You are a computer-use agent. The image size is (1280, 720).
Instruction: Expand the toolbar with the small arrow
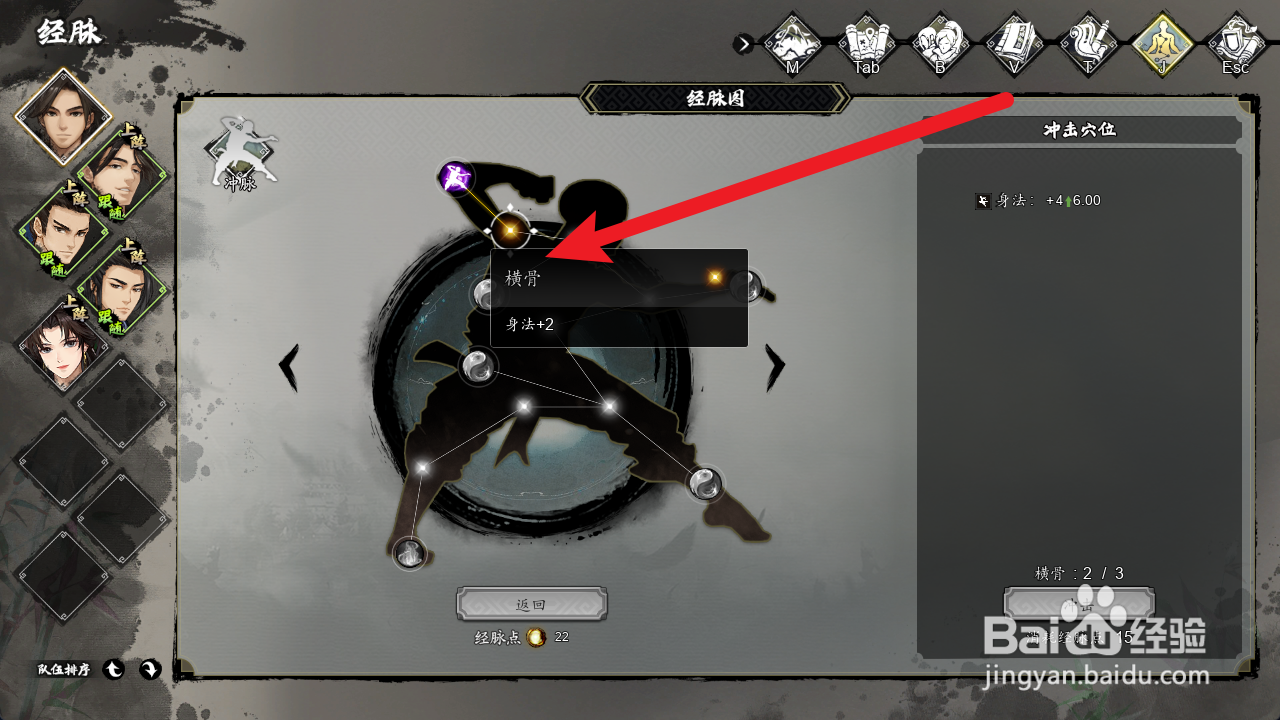[x=743, y=43]
